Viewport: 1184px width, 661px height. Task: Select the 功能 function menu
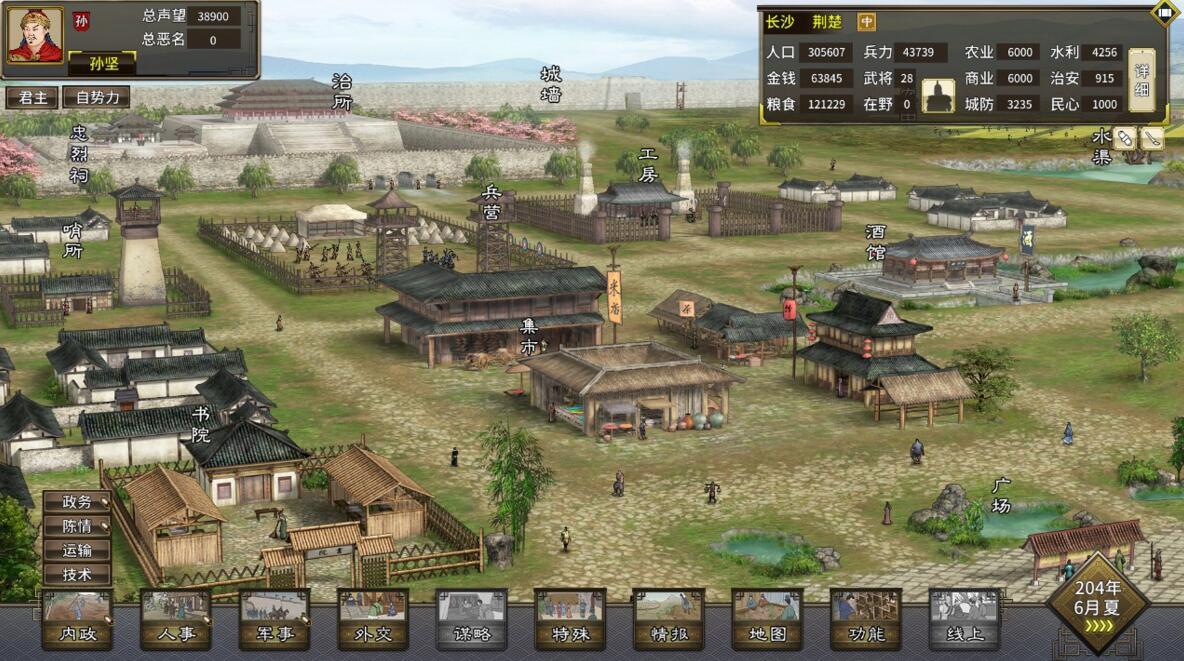point(865,620)
